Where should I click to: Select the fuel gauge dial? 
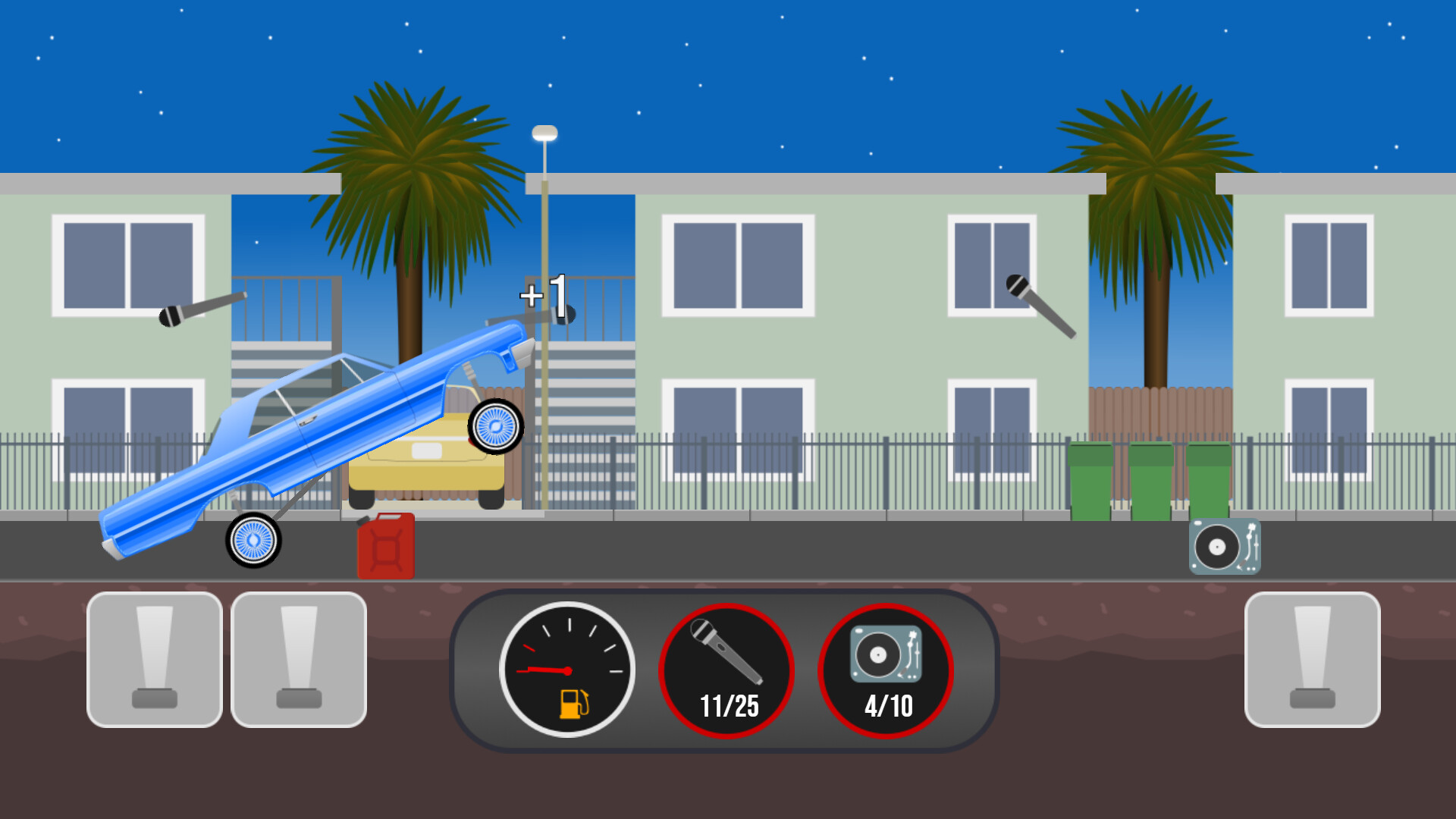pyautogui.click(x=567, y=669)
